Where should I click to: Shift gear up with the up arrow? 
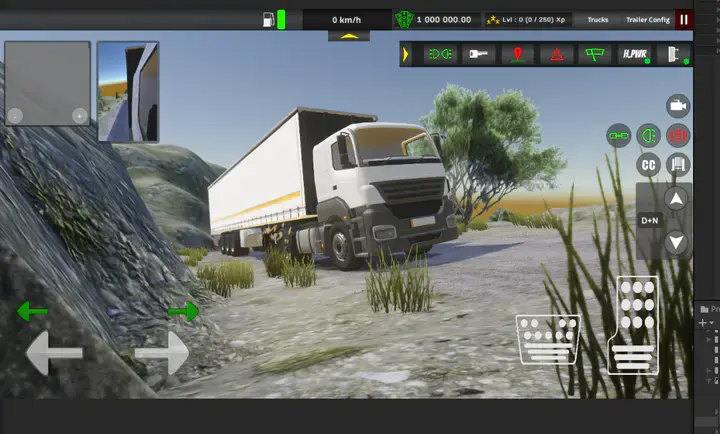click(677, 199)
